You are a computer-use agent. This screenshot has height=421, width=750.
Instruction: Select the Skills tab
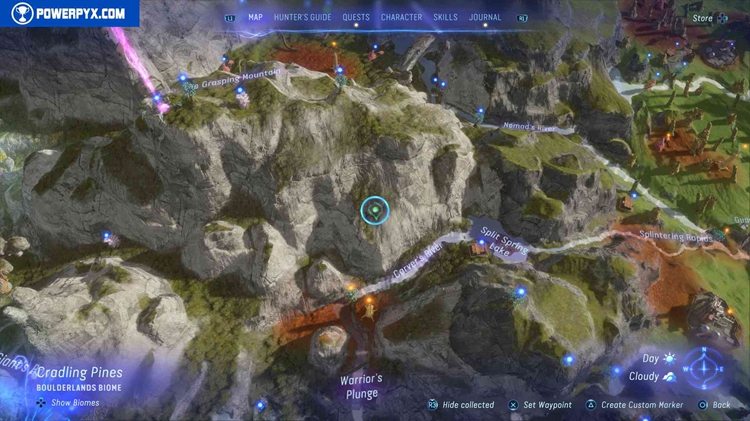click(x=446, y=17)
